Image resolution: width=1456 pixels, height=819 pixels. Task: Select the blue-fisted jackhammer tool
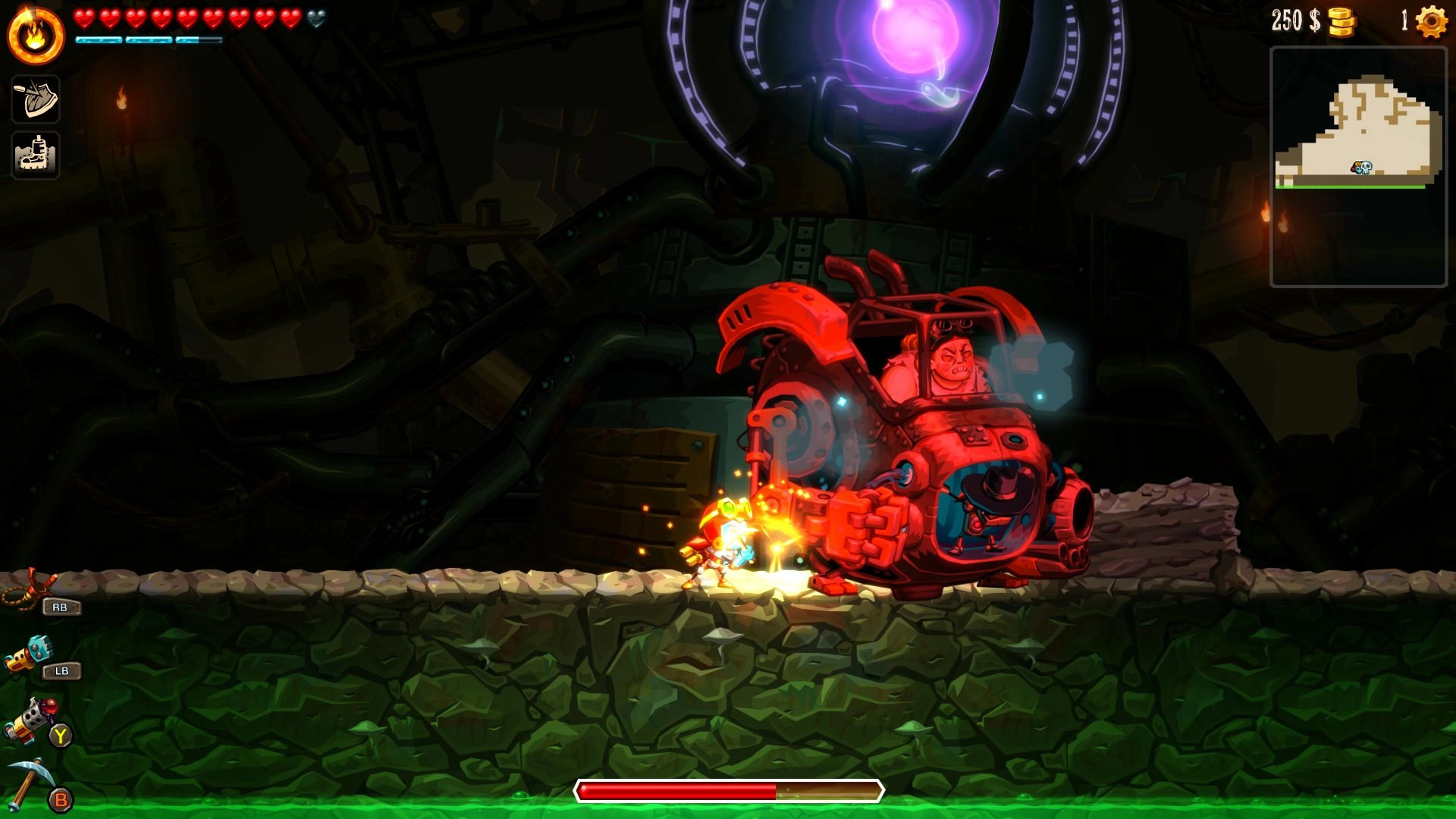coord(30,653)
